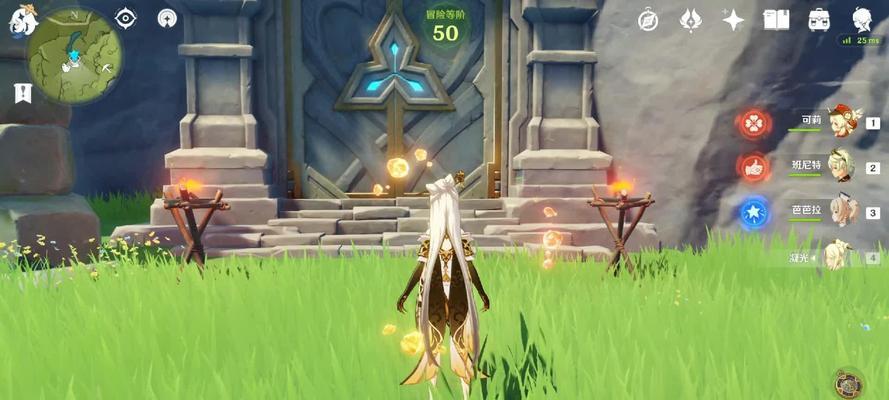Use the round gadget icon in bottom corner
The height and width of the screenshot is (400, 889).
point(848,383)
